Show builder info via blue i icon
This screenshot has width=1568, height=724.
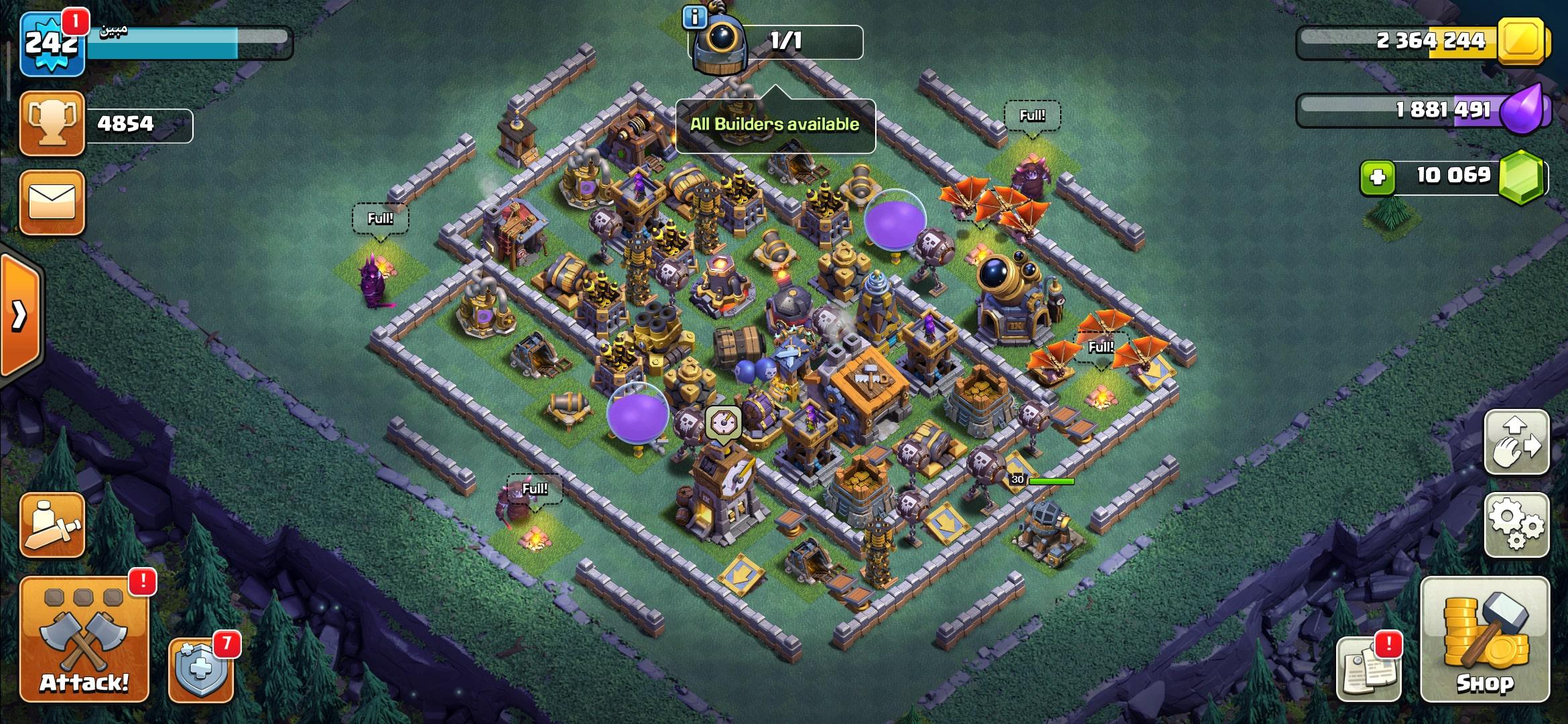coord(695,17)
